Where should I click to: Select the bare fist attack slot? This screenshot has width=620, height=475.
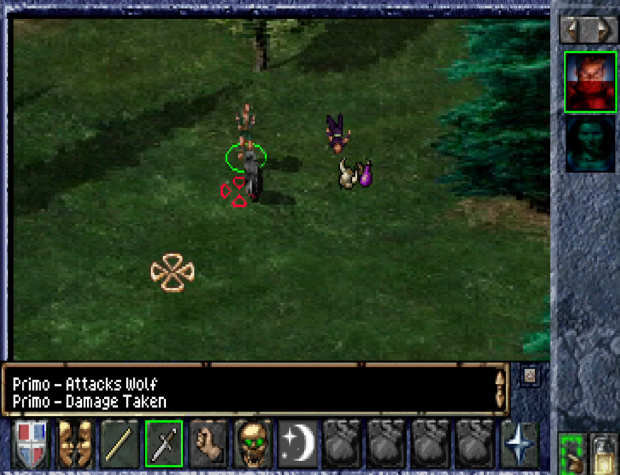[208, 442]
